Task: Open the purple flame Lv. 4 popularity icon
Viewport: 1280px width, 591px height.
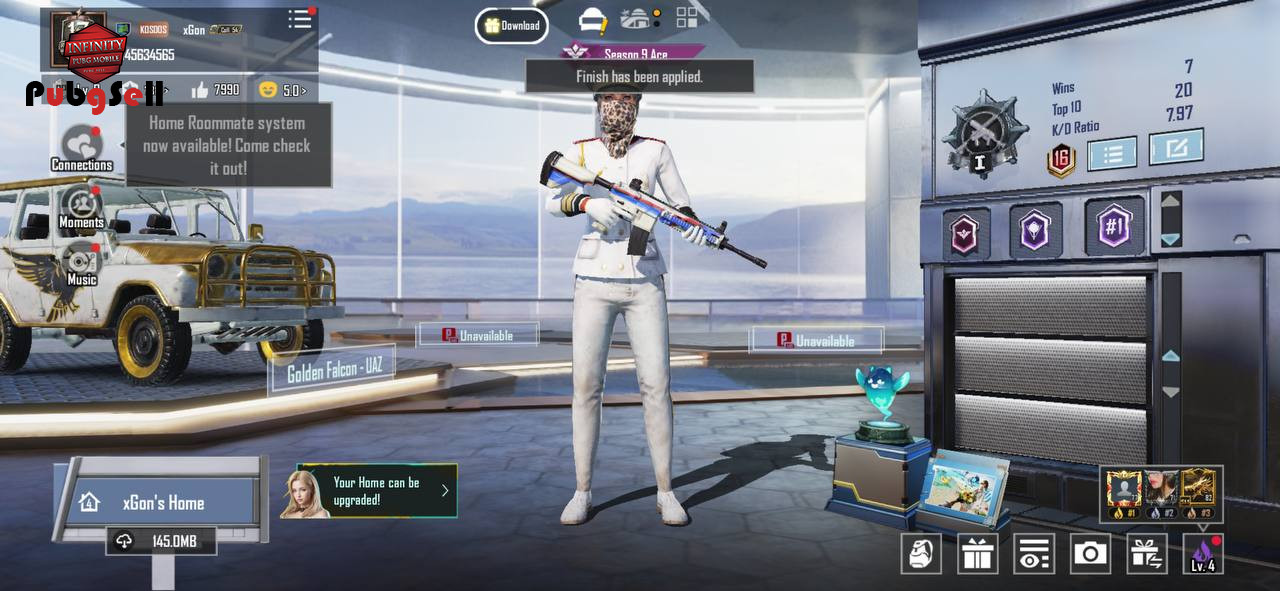Action: coord(1202,553)
